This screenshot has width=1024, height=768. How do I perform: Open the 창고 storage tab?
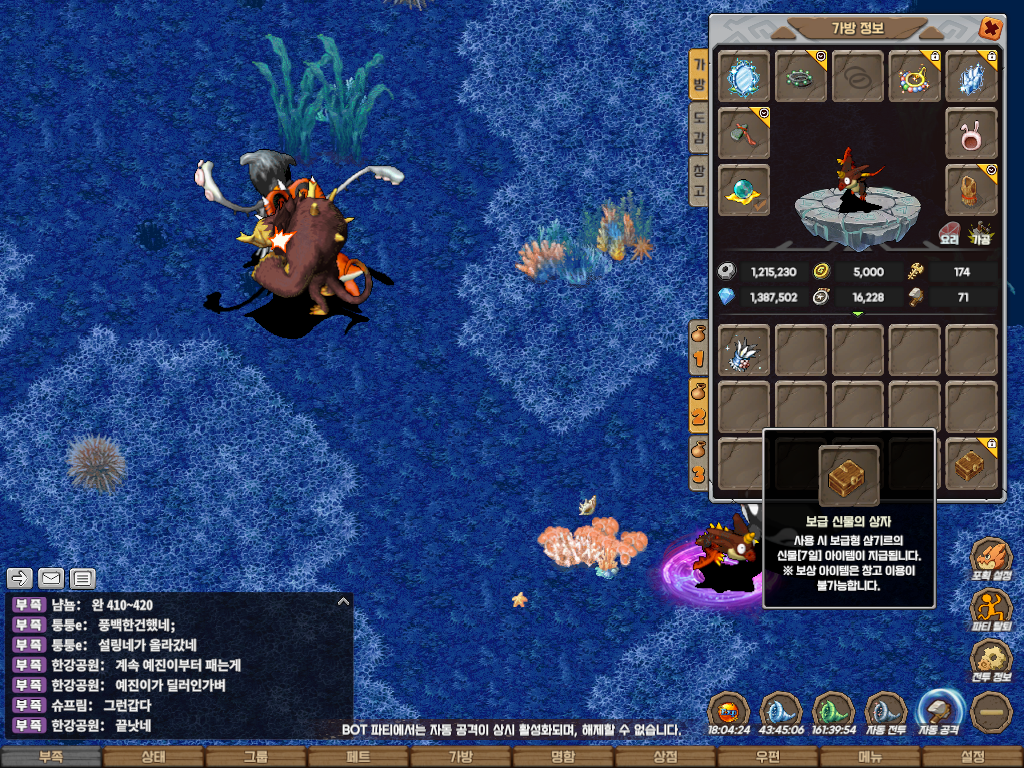coord(699,181)
